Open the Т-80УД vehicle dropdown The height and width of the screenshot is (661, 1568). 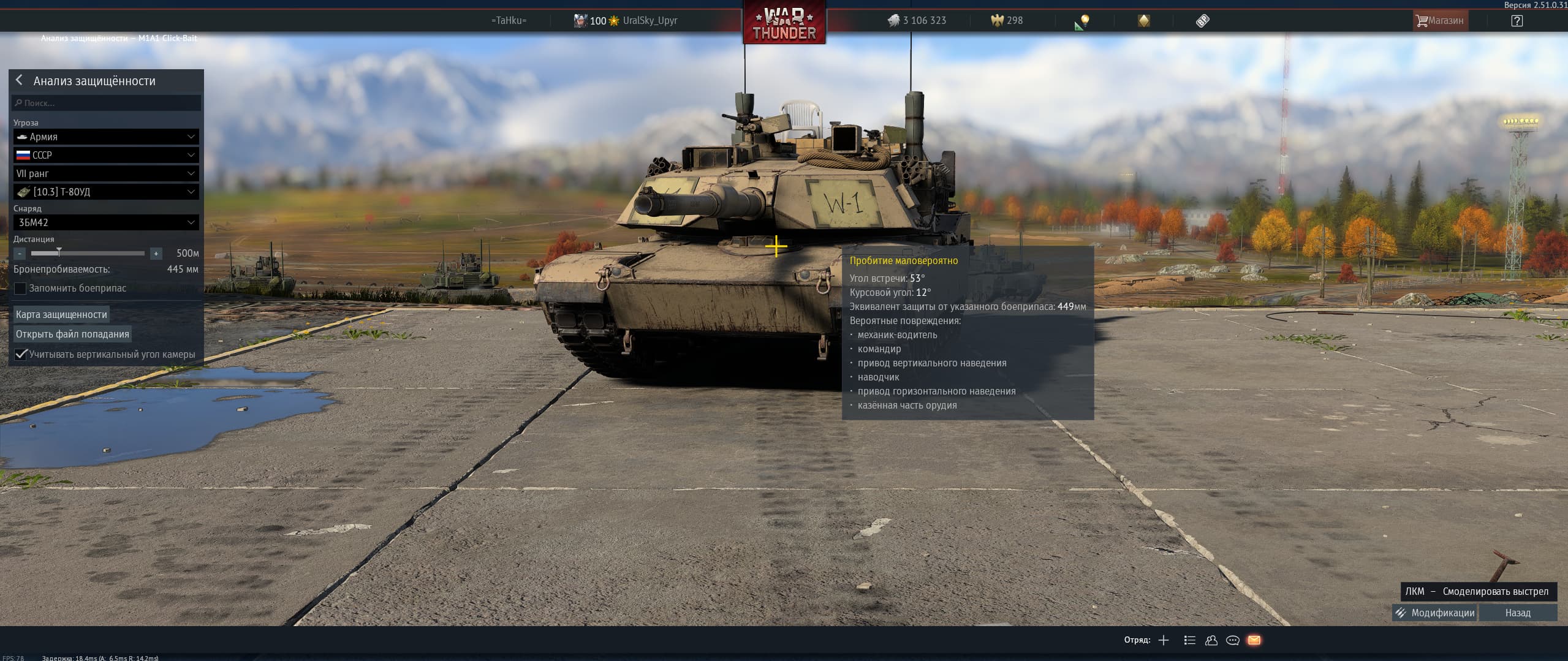click(x=106, y=192)
